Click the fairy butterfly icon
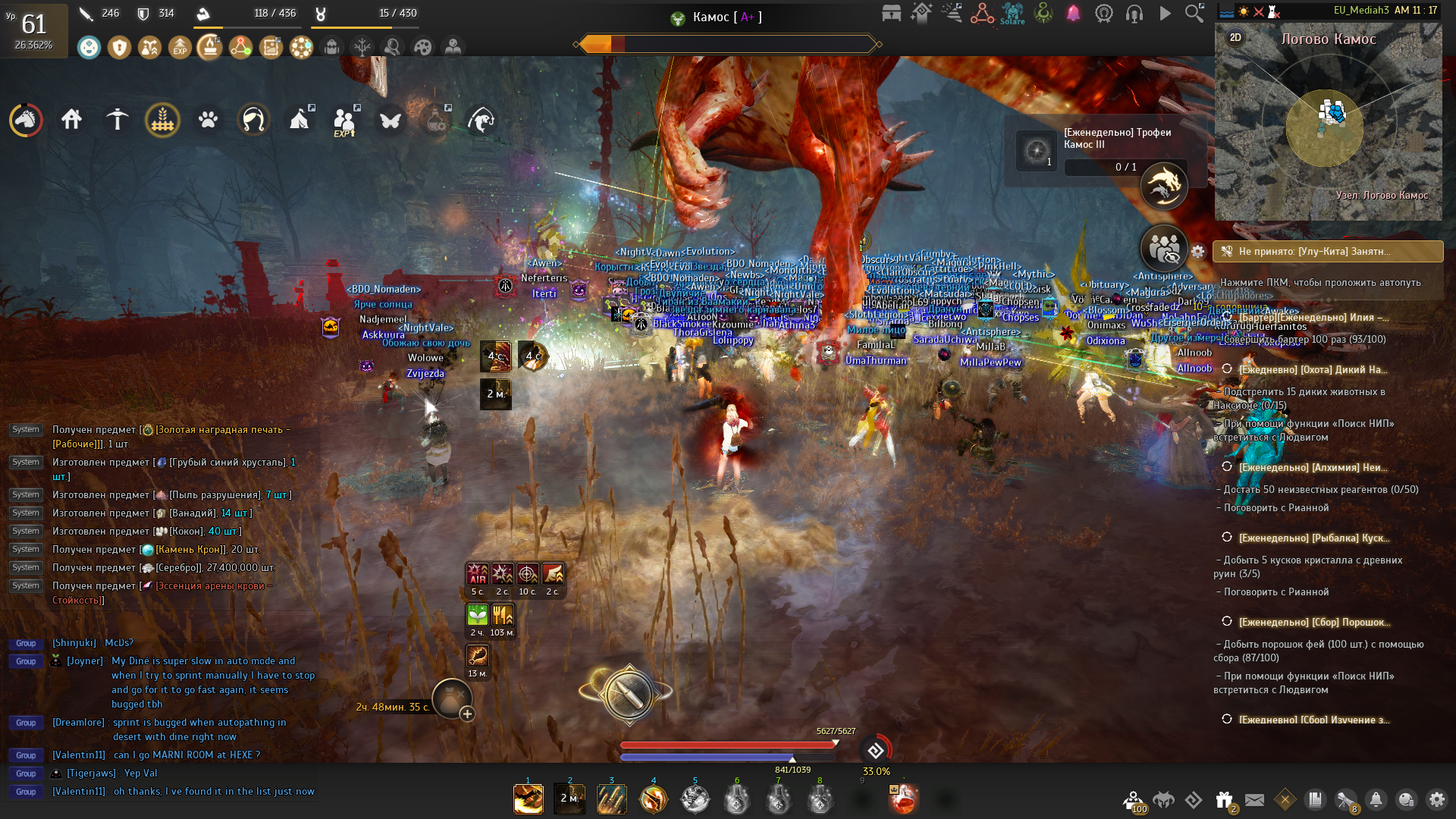This screenshot has height=819, width=1456. click(391, 120)
